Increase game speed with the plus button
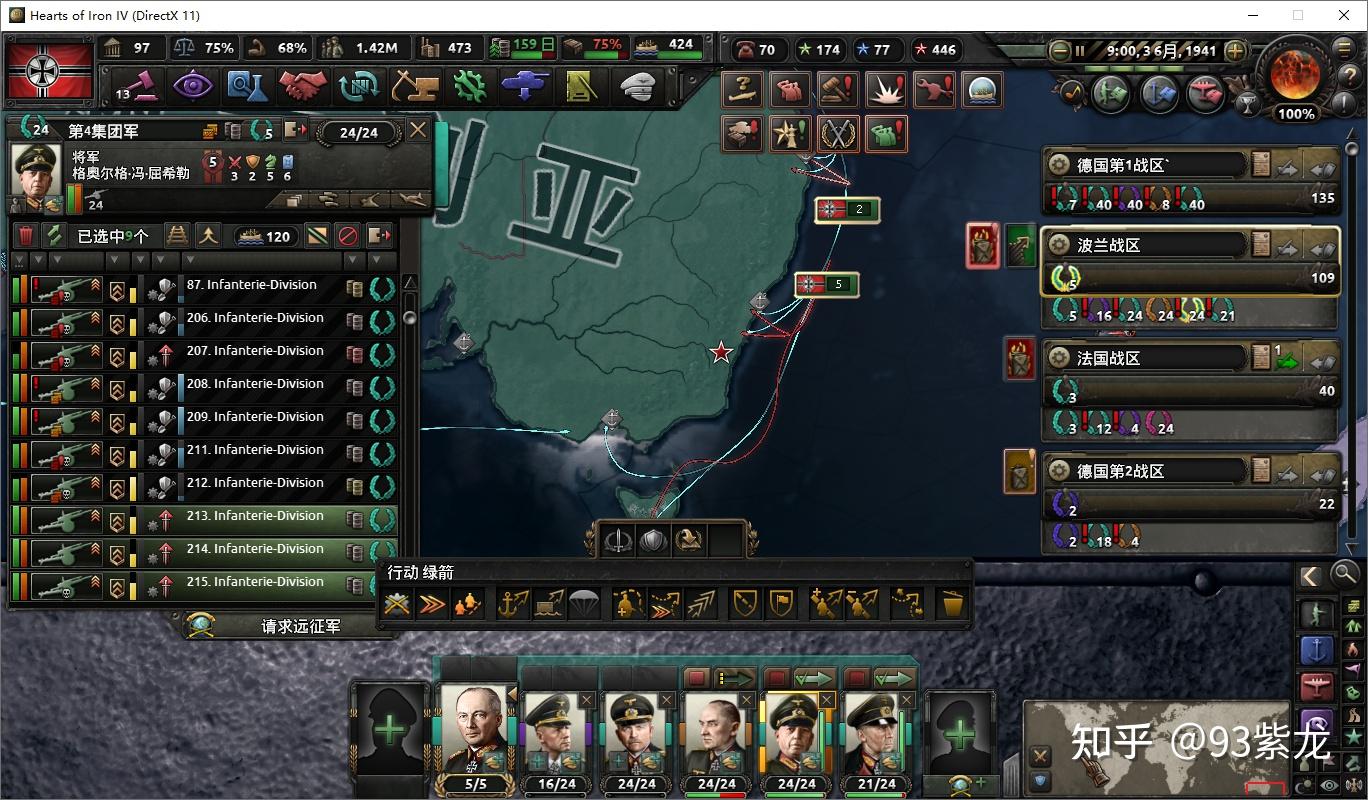Viewport: 1368px width, 800px height. point(1236,50)
